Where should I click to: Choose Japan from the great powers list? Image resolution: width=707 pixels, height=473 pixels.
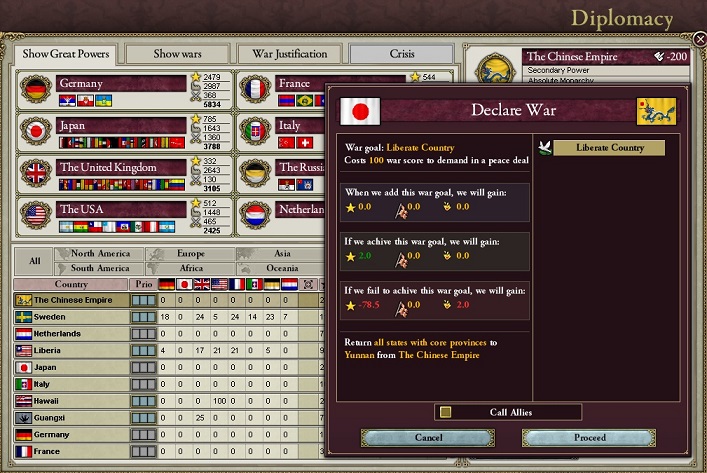coord(122,126)
